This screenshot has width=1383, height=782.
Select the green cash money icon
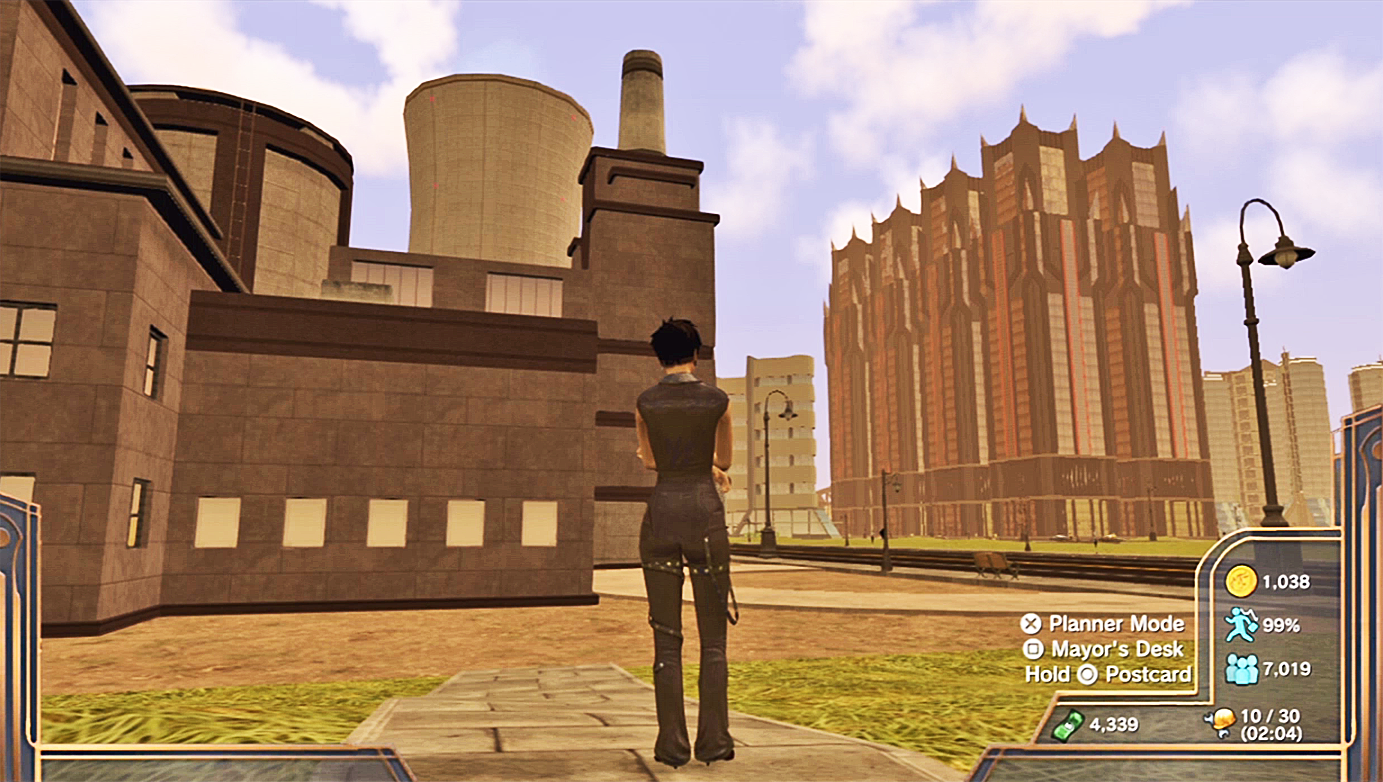point(1068,722)
